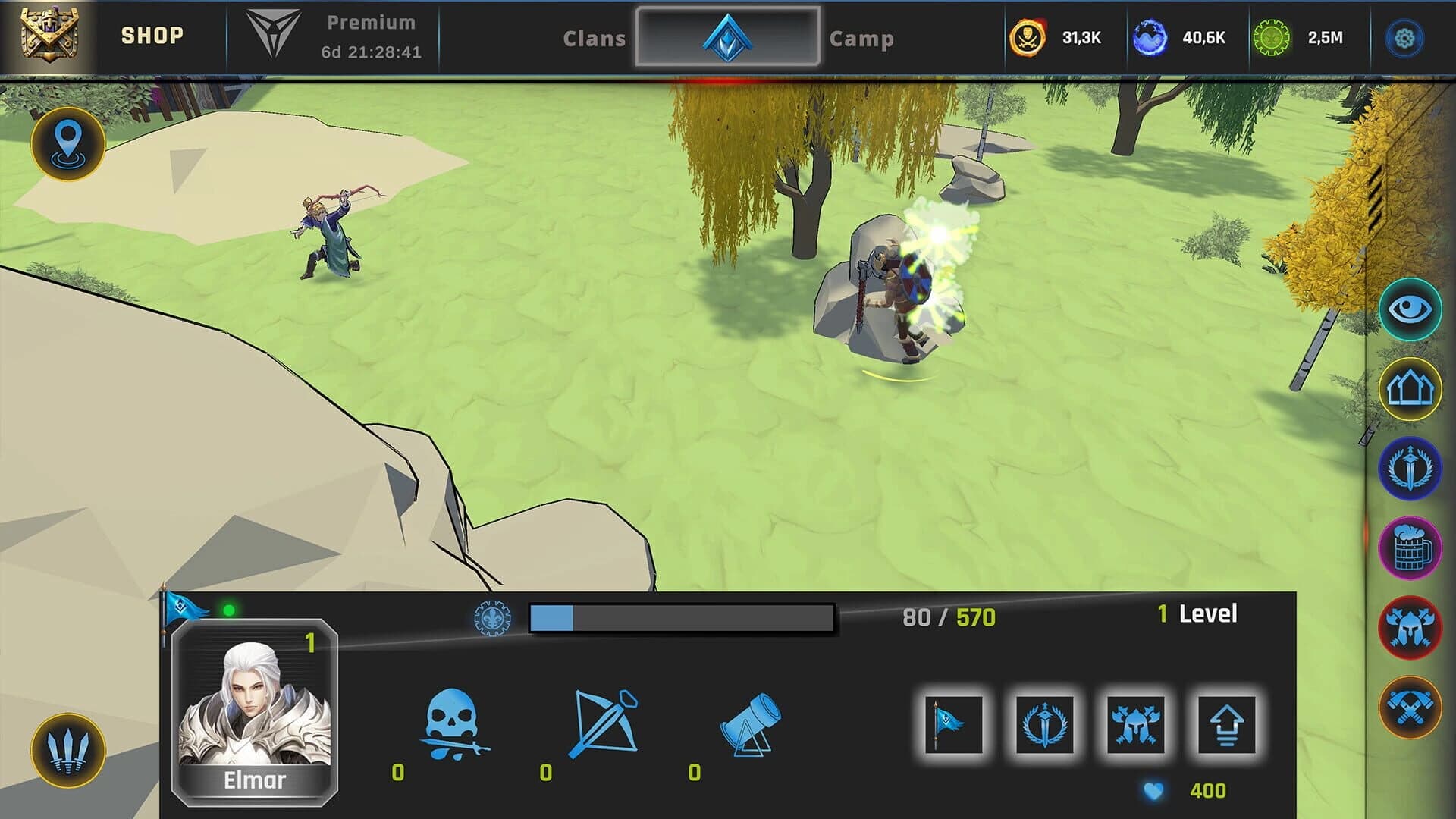Open the Camp menu at top
This screenshot has width=1456, height=819.
coord(861,39)
